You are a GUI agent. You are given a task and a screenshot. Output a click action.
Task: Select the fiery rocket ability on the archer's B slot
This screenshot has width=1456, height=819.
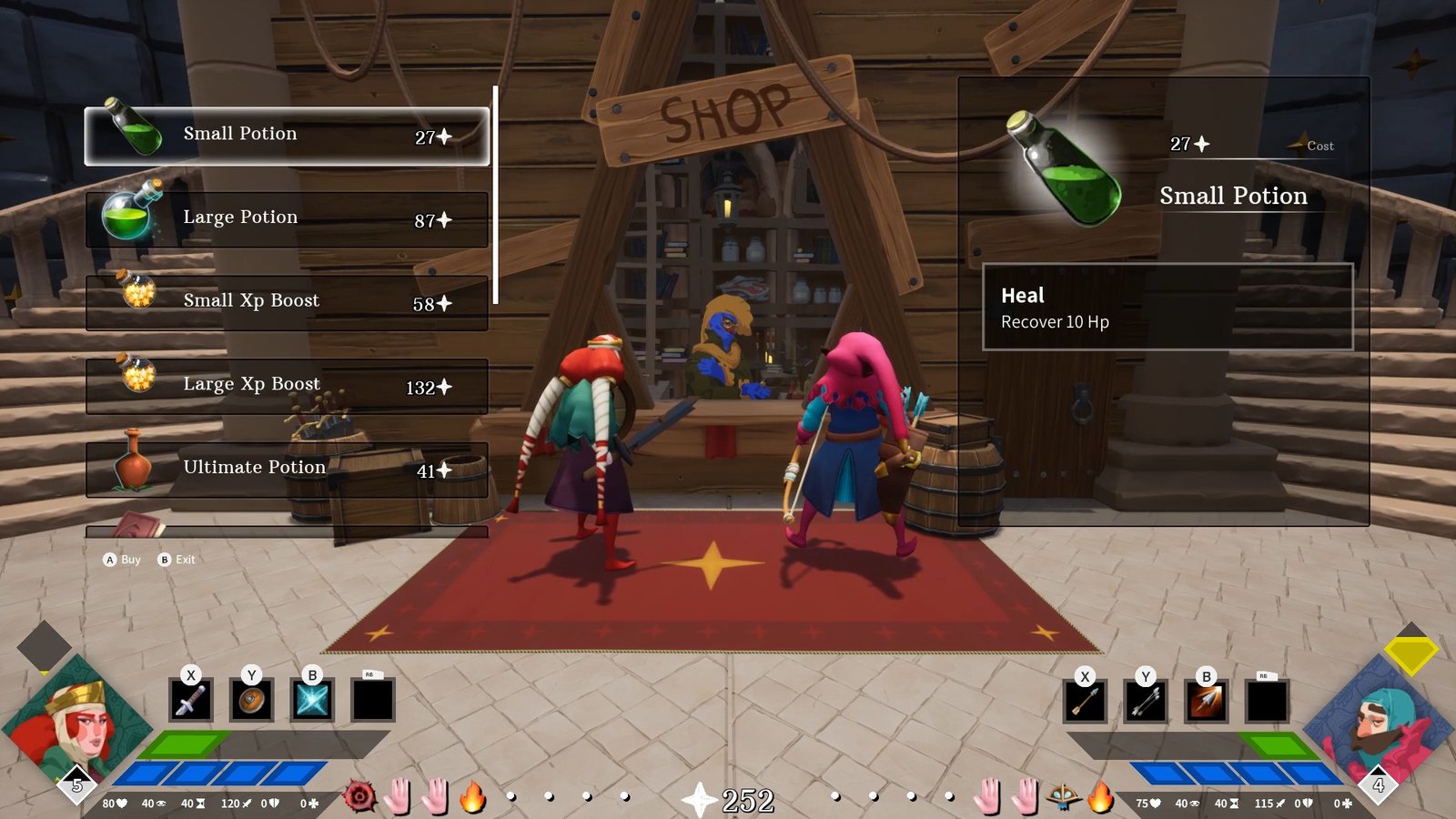point(1206,699)
